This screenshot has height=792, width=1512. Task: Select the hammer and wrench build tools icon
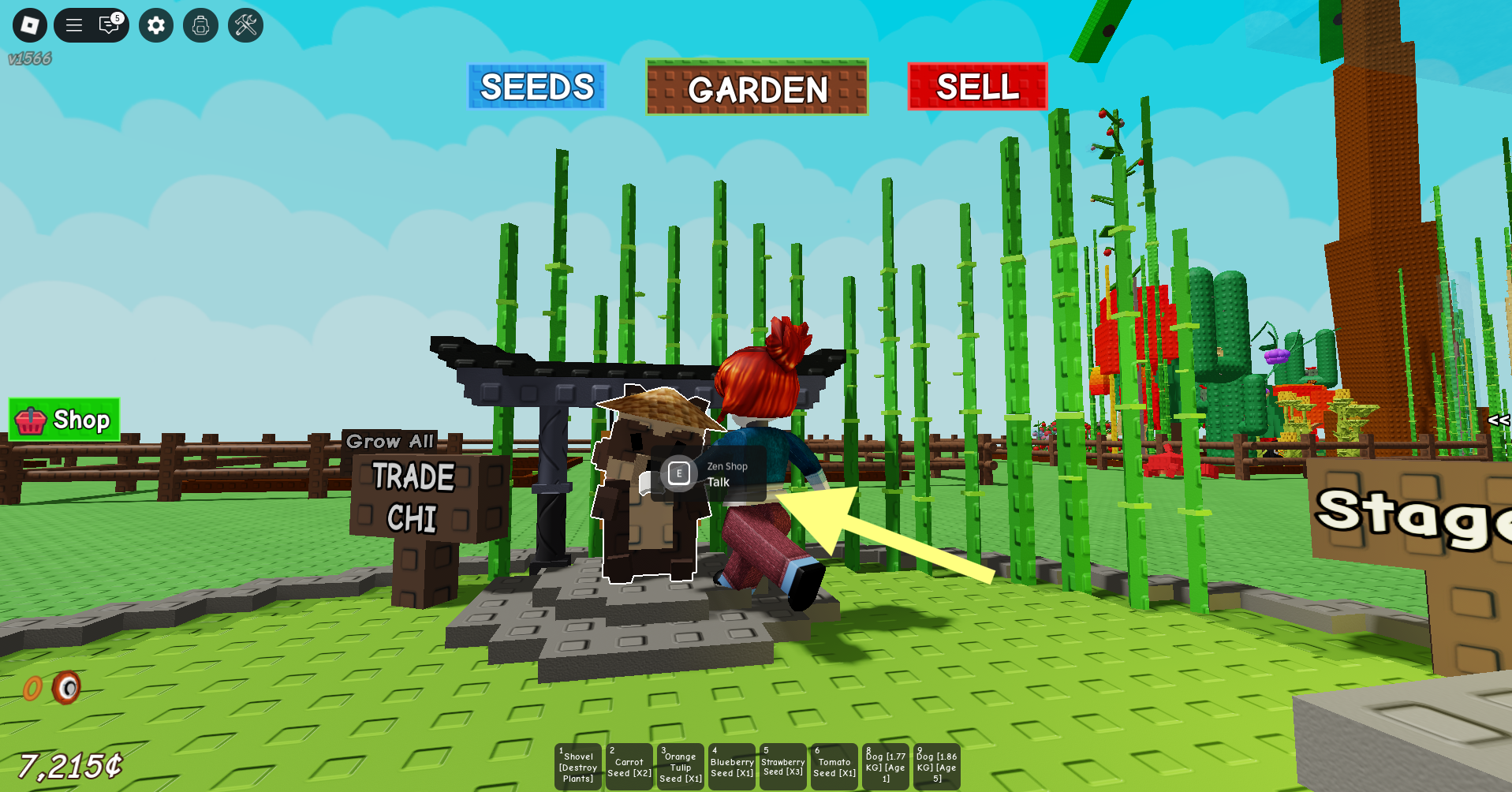pos(245,25)
